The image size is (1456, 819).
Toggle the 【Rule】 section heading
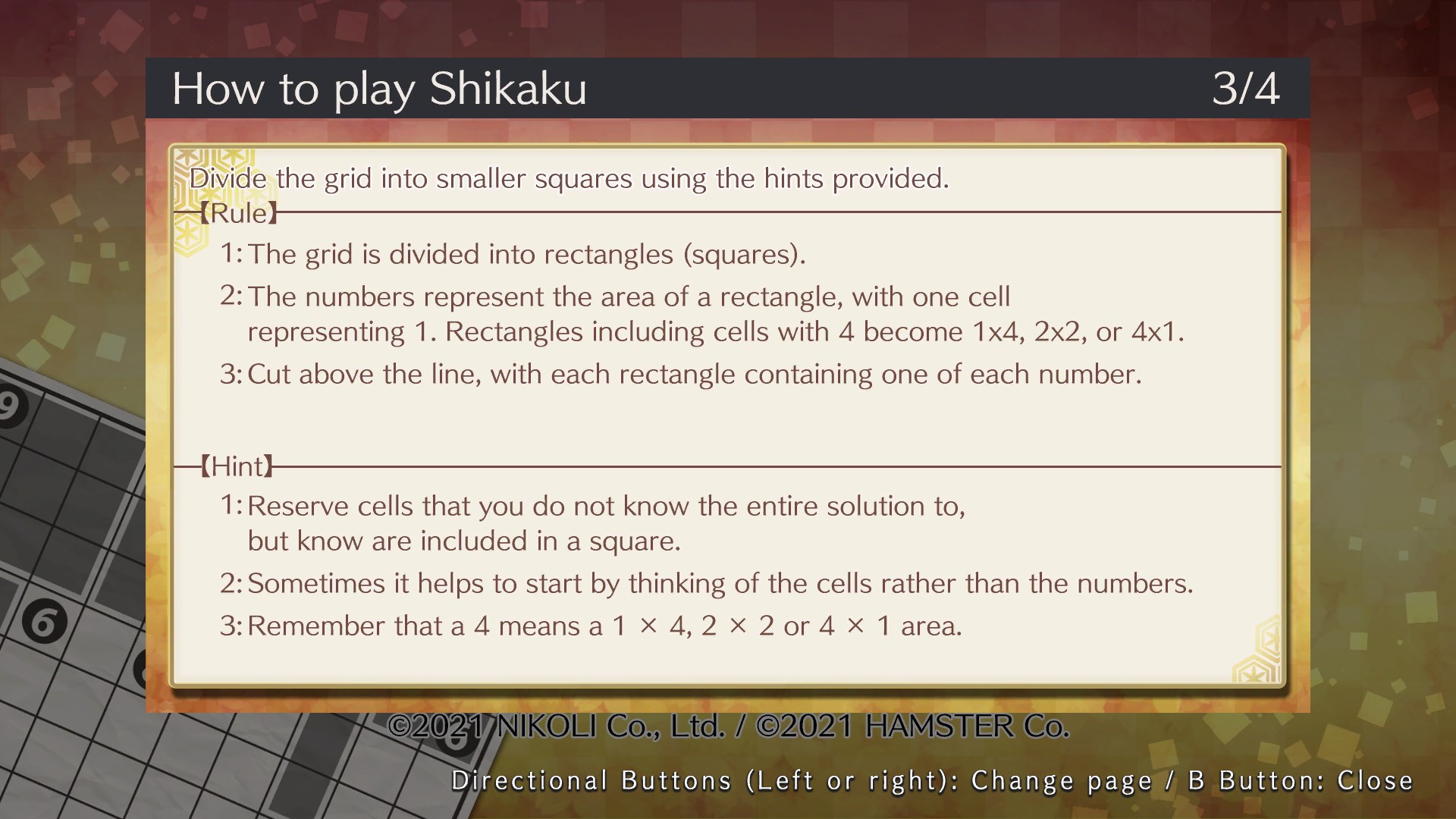pyautogui.click(x=239, y=212)
